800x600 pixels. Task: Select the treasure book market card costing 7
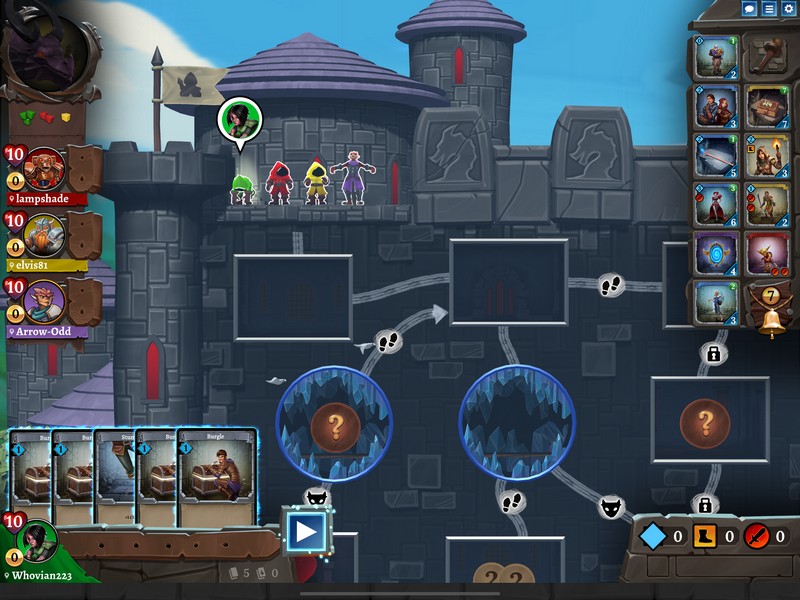point(767,106)
